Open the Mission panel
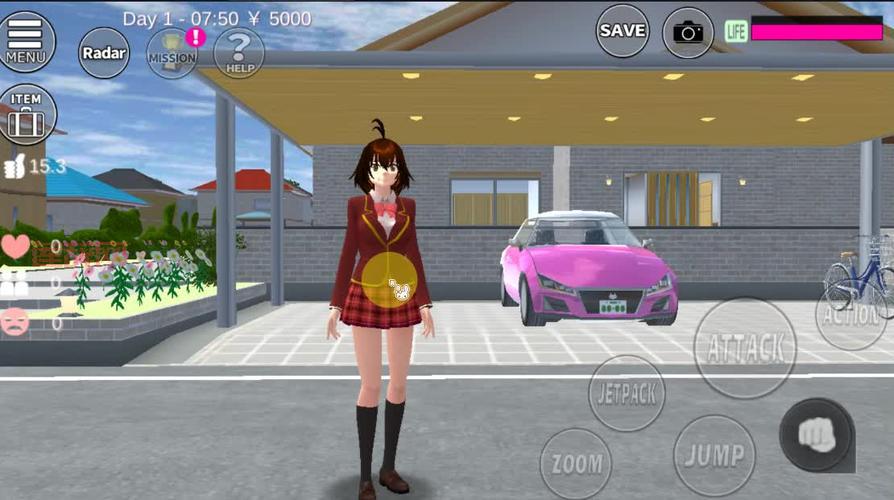The image size is (894, 500). click(172, 52)
